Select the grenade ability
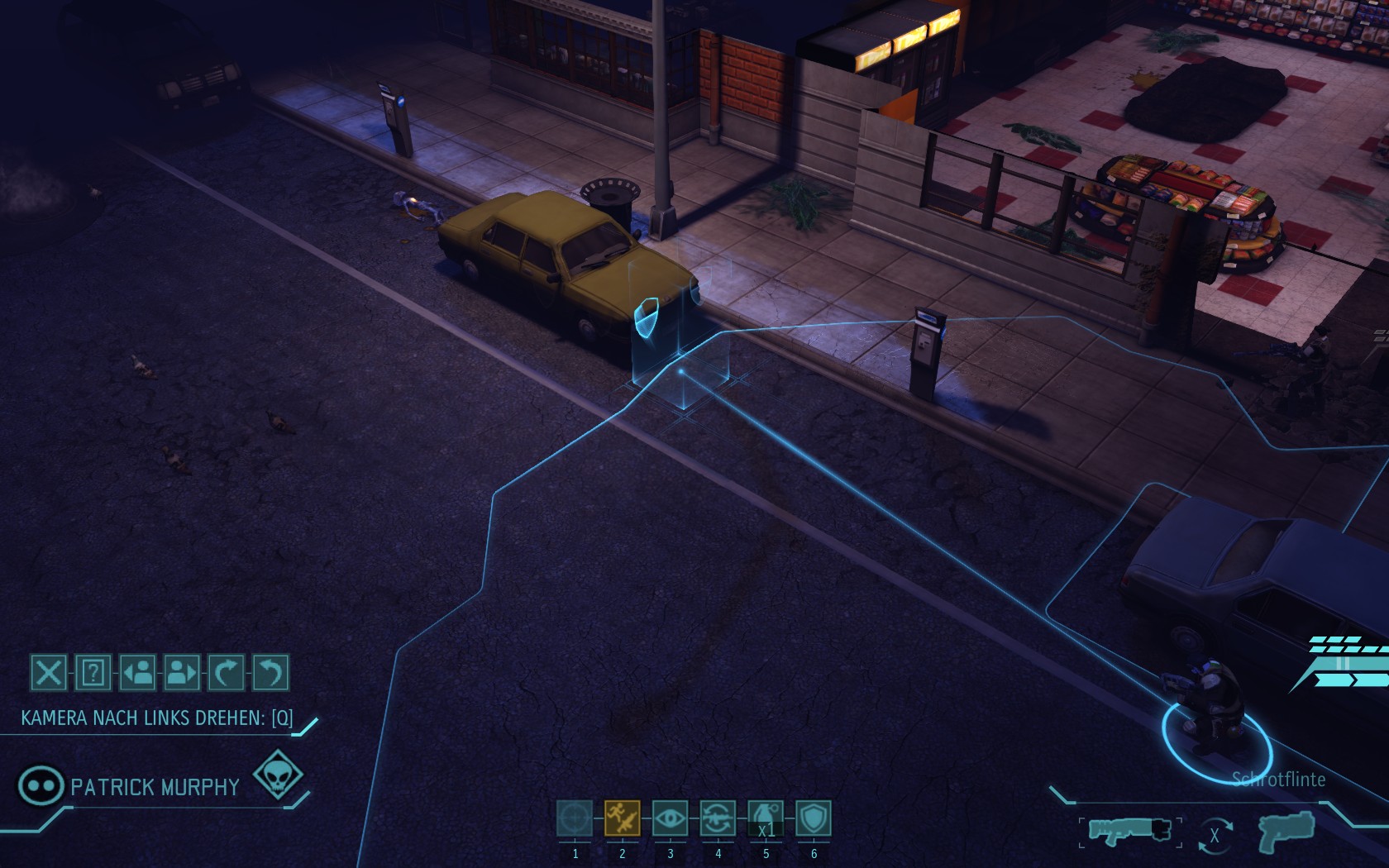Screen dimensions: 1389x868 tap(766, 818)
